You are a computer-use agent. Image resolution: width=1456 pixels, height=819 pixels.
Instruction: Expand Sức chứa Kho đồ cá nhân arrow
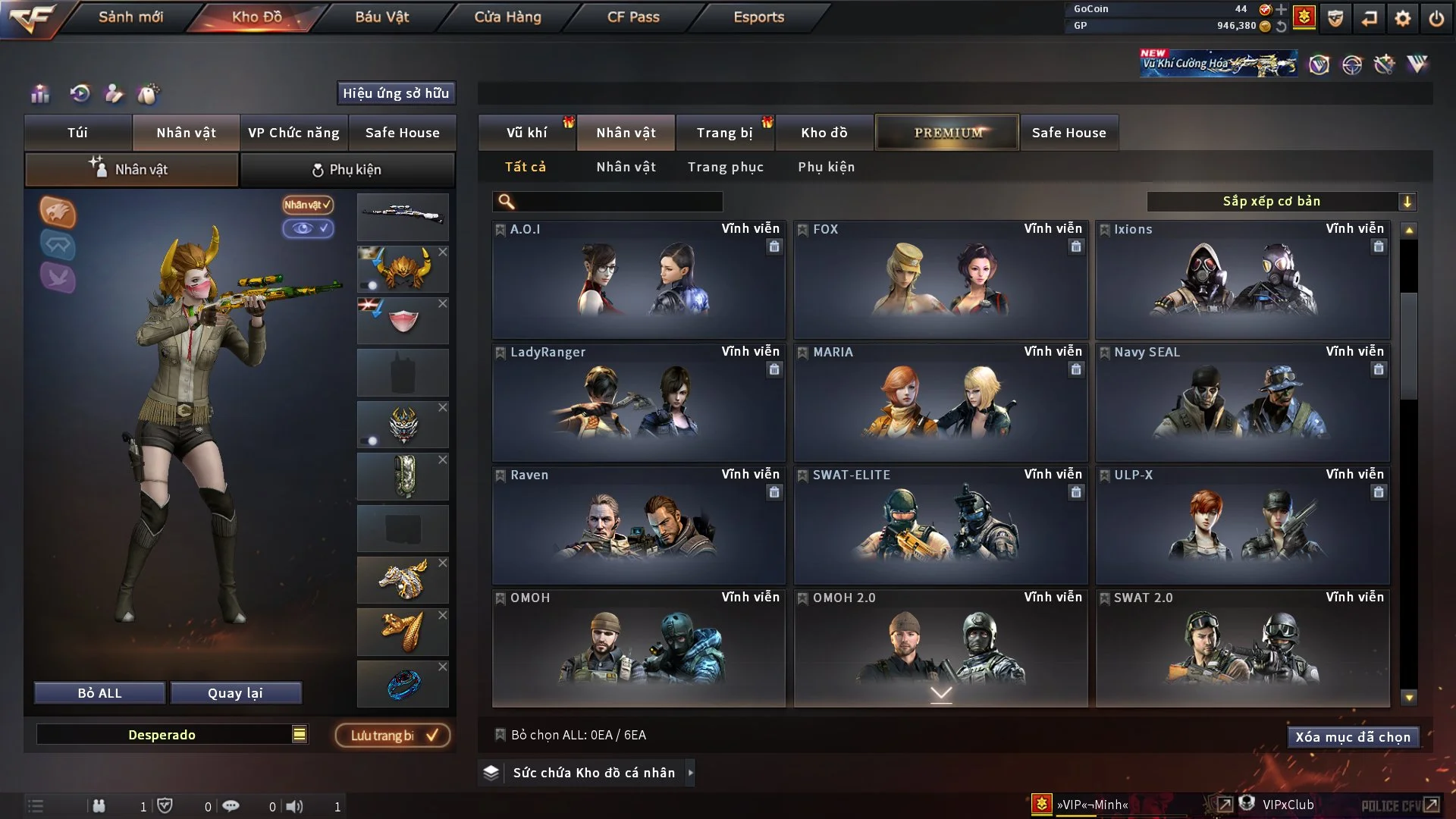point(691,773)
